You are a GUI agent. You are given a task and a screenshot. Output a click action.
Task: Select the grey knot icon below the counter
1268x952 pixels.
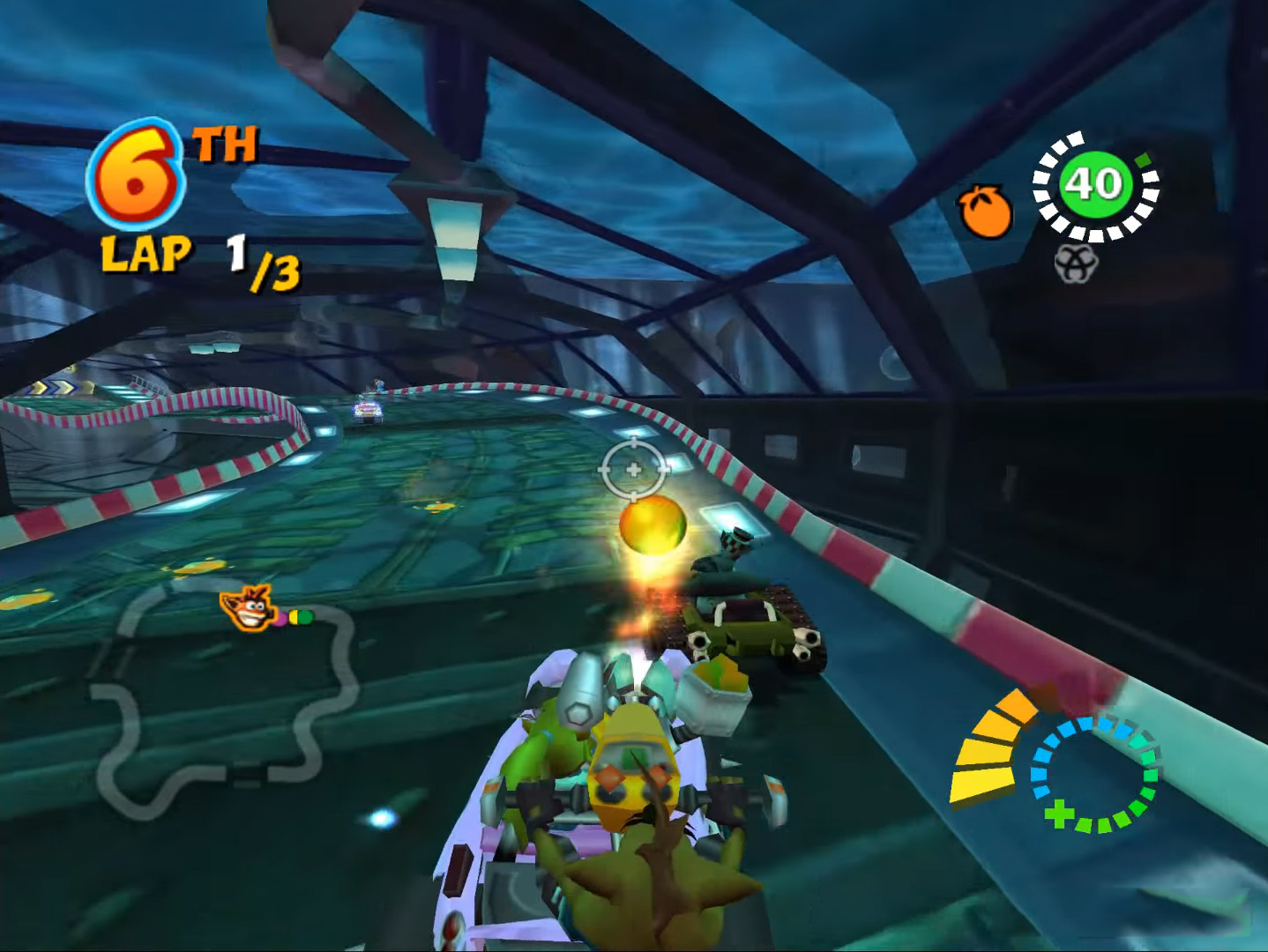click(x=1076, y=263)
